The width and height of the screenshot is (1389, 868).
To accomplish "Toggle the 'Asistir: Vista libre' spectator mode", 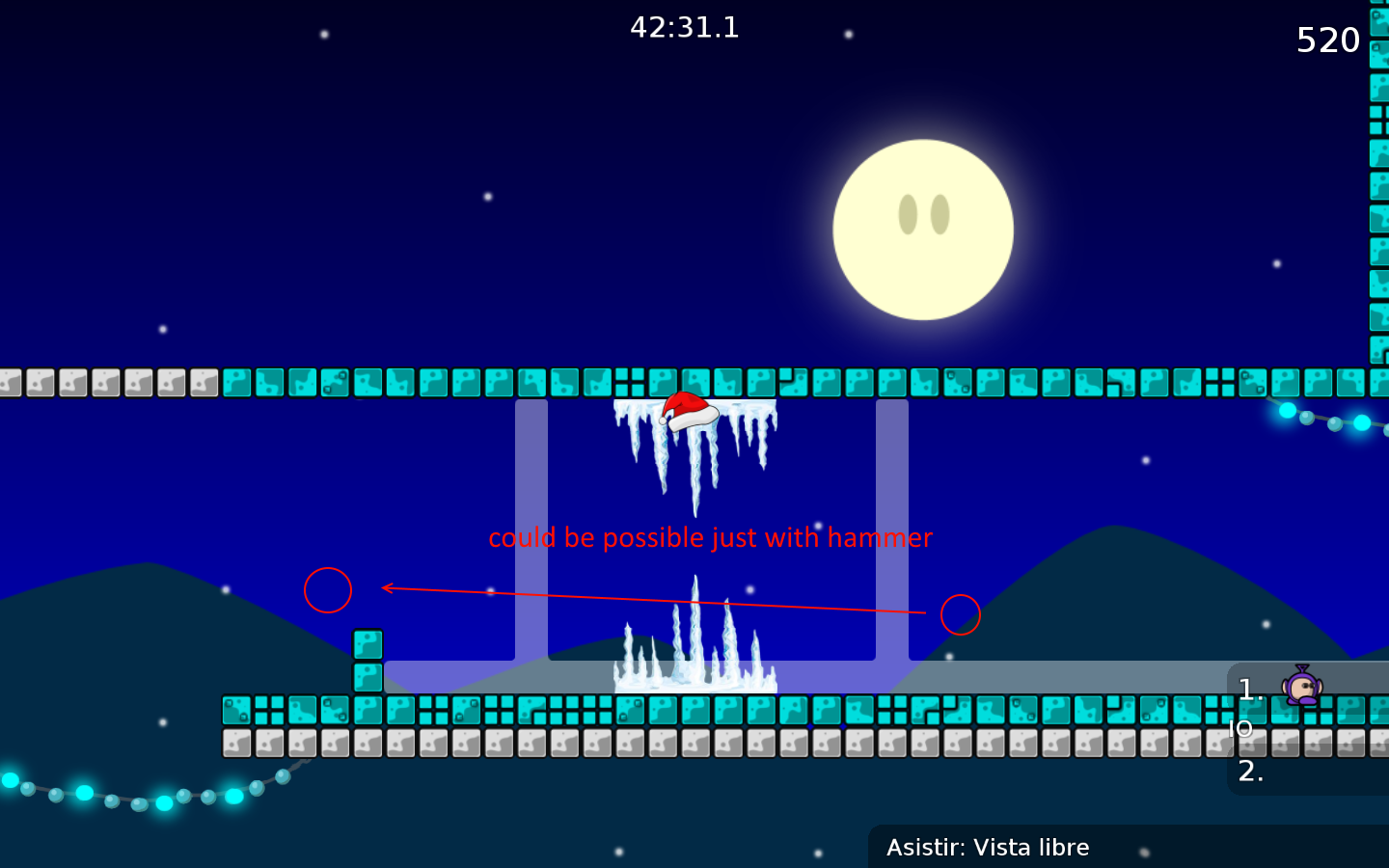I will pyautogui.click(x=988, y=847).
